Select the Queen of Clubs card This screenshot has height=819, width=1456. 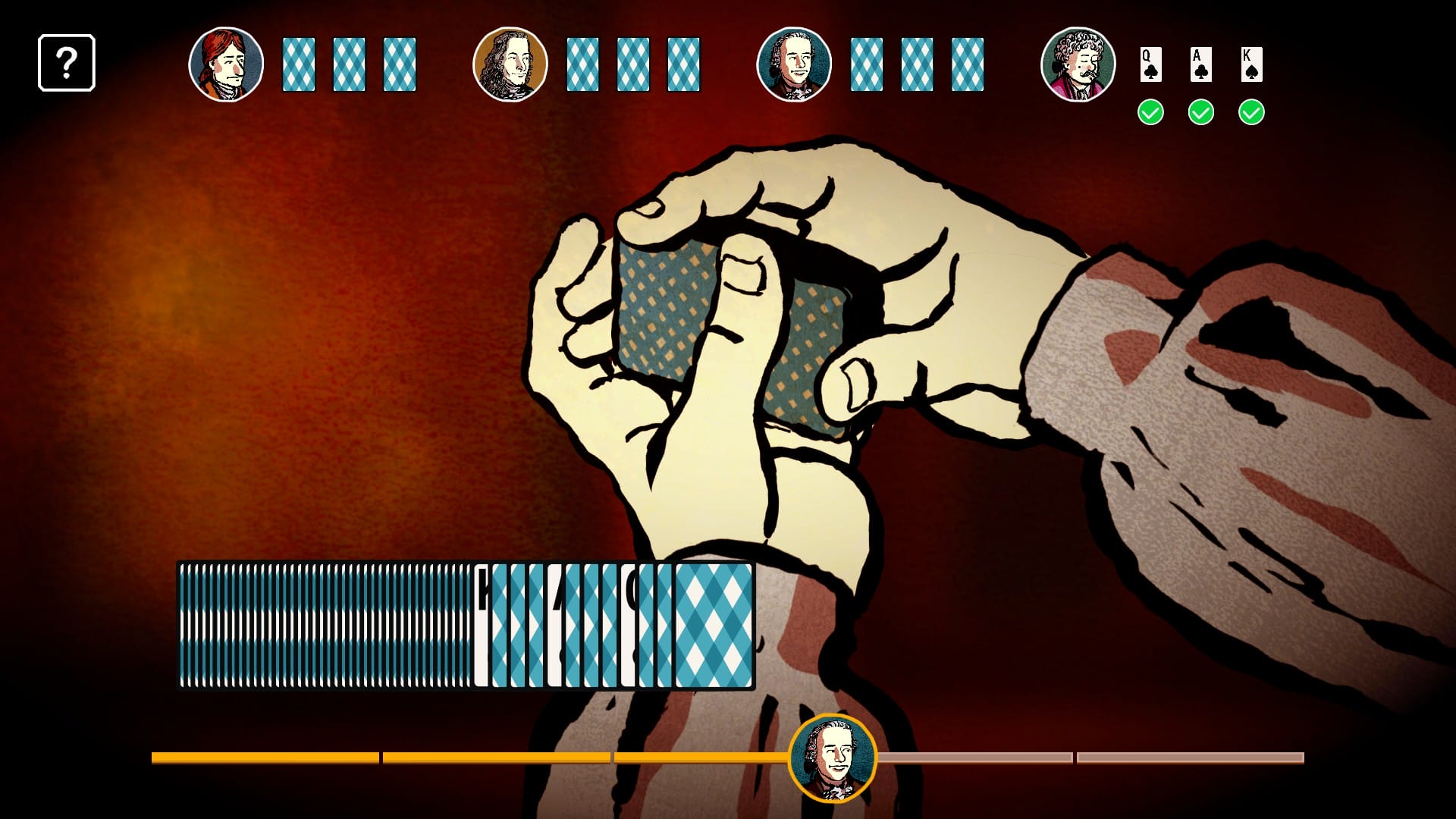[x=1150, y=64]
